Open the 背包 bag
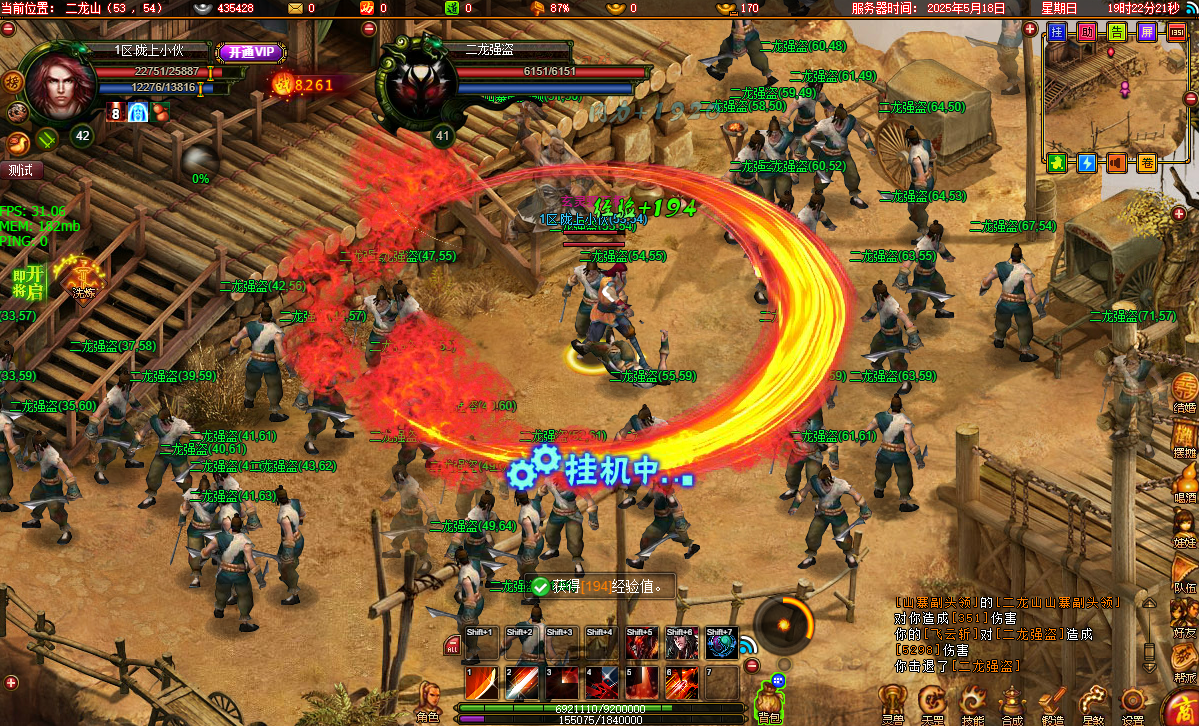Image resolution: width=1199 pixels, height=726 pixels. [768, 698]
